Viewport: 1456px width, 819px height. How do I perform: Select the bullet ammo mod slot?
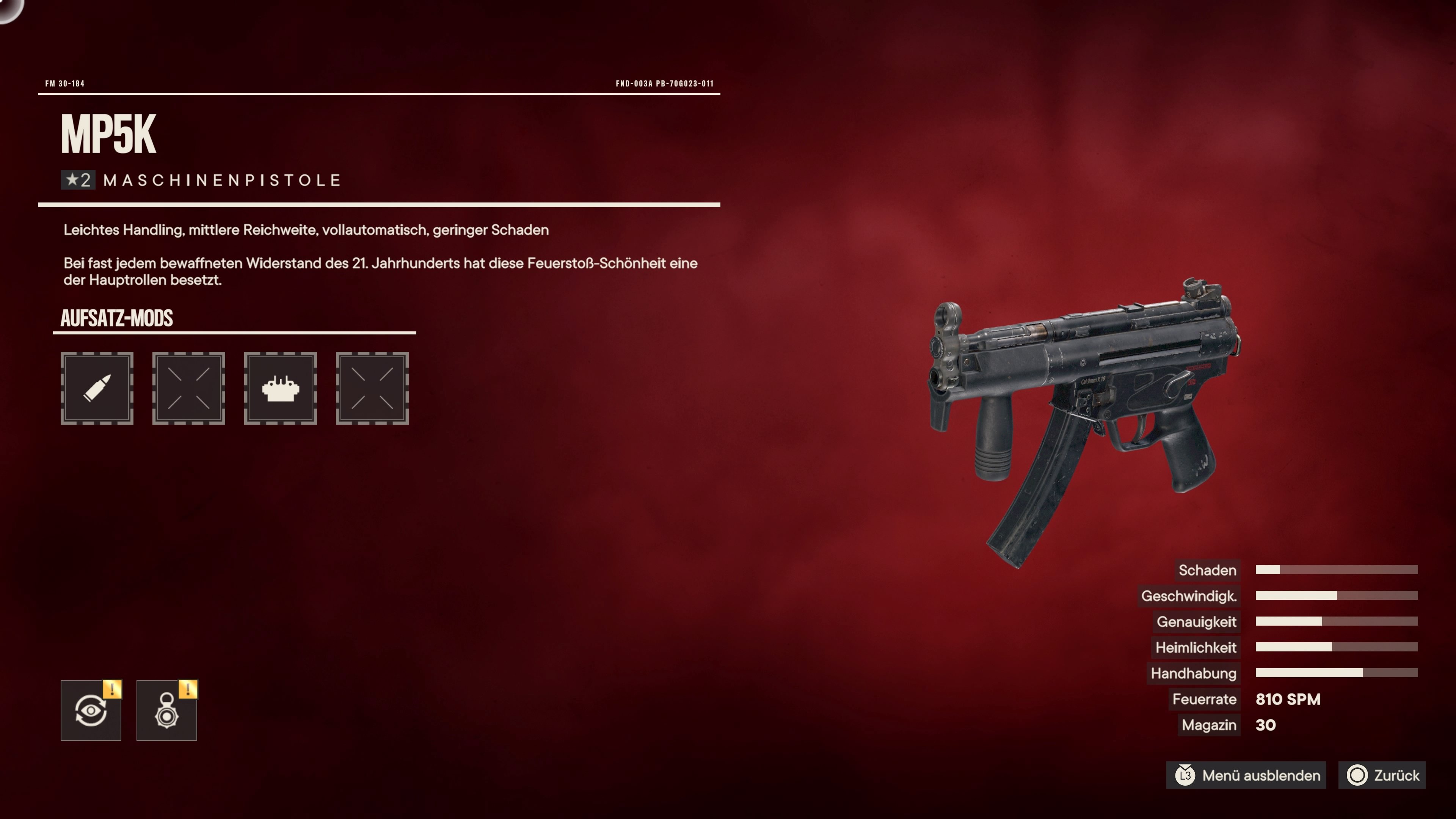click(97, 388)
